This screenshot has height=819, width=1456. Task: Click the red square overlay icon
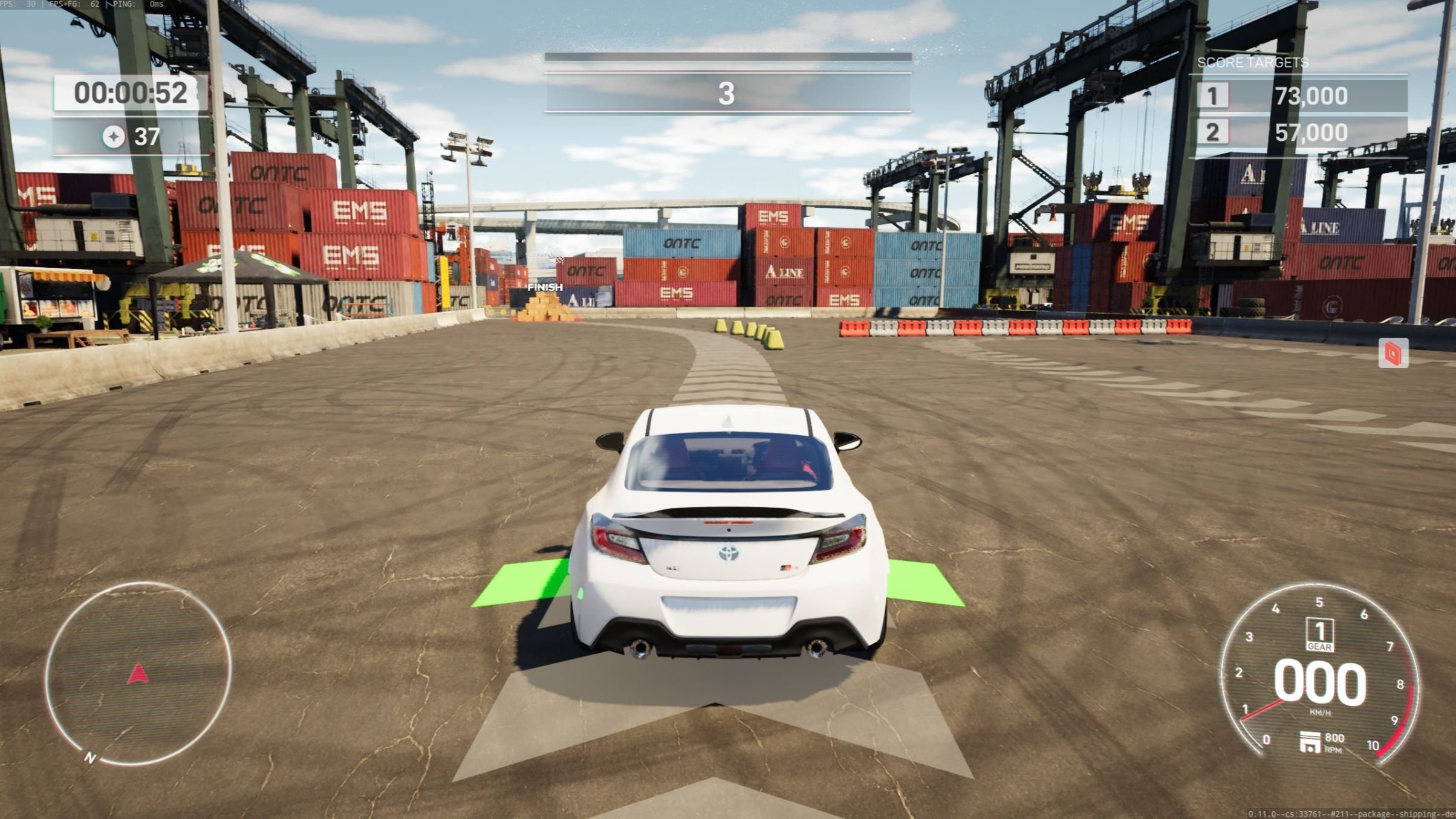(1393, 353)
